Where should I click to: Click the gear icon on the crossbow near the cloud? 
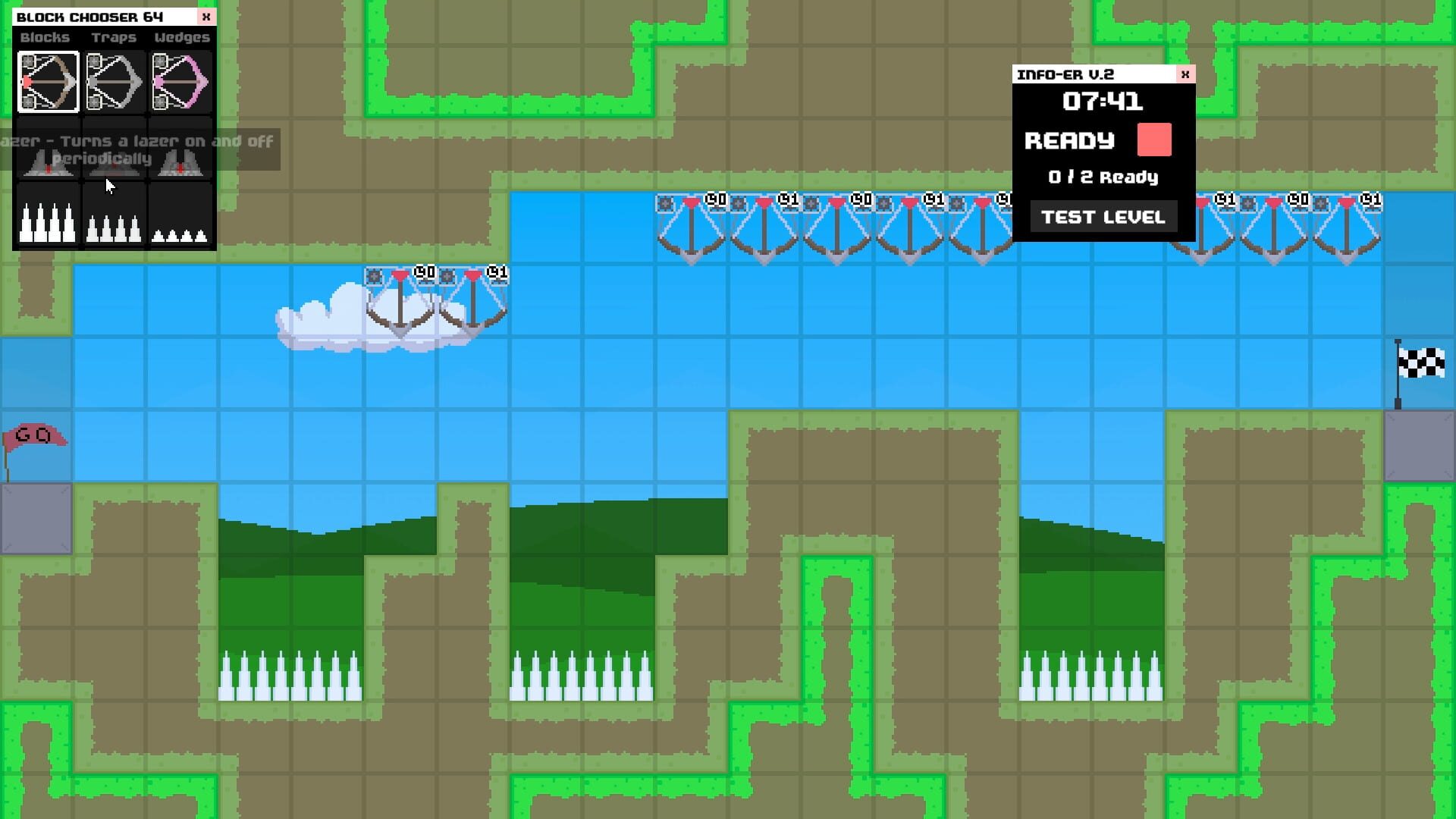[x=375, y=275]
